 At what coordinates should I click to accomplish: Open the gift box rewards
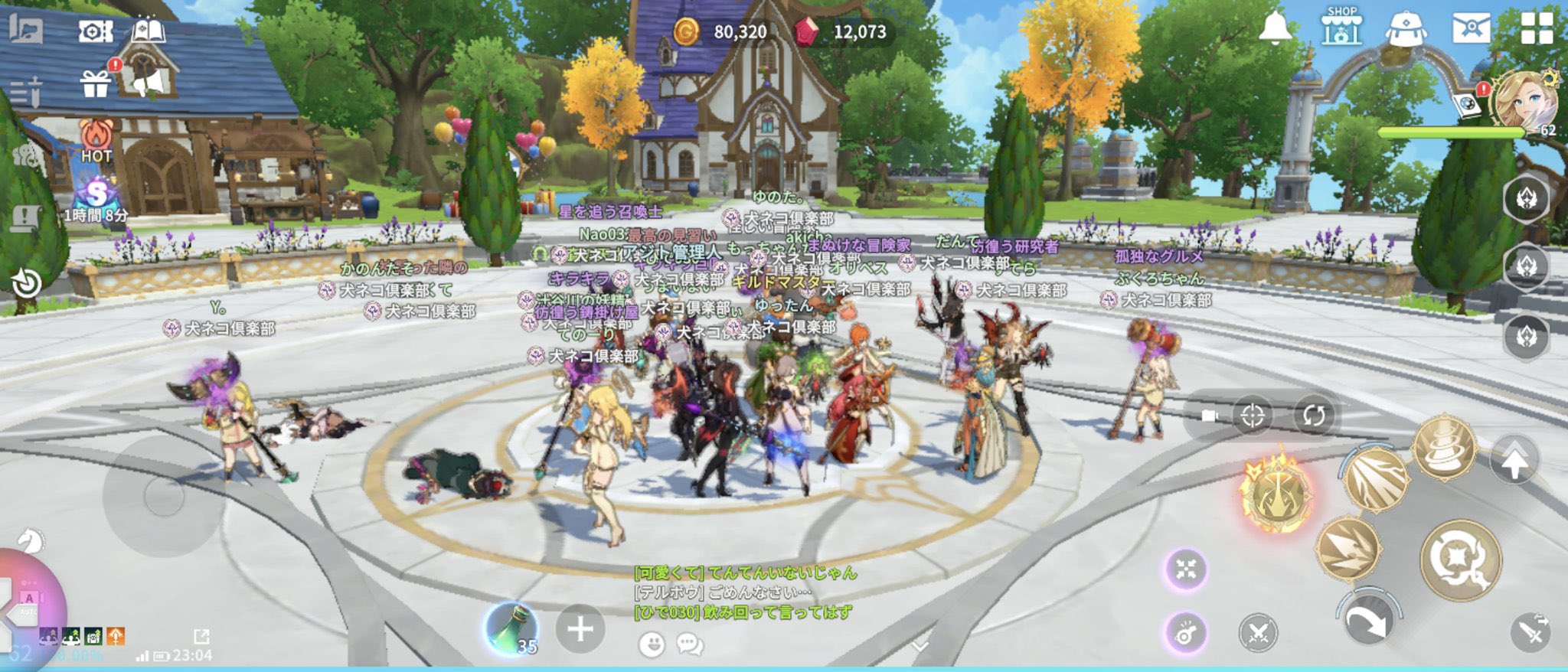(x=96, y=83)
